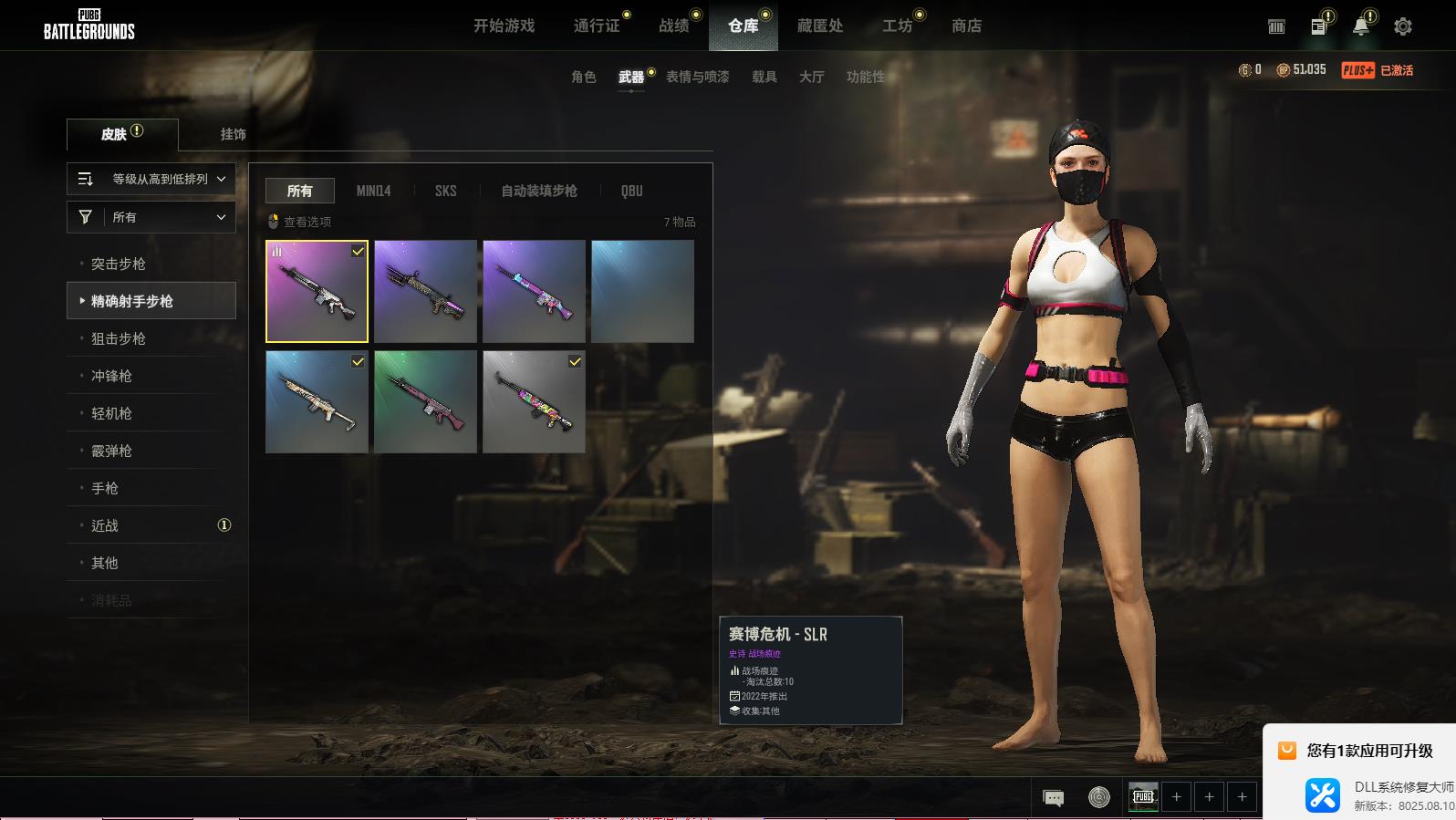The height and width of the screenshot is (820, 1456).
Task: Go to the 通行证 pass page
Action: coord(597,26)
